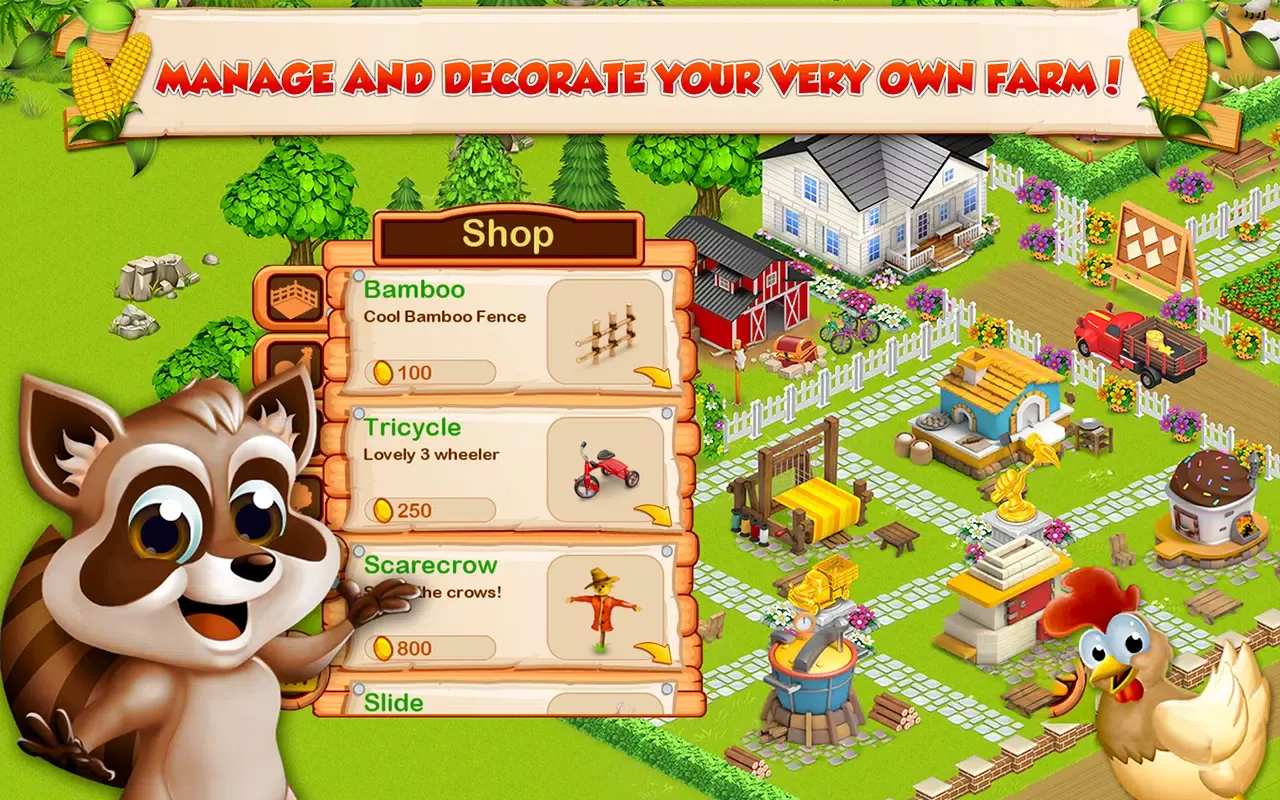1280x800 pixels.
Task: Click the Shop title header
Action: [508, 234]
